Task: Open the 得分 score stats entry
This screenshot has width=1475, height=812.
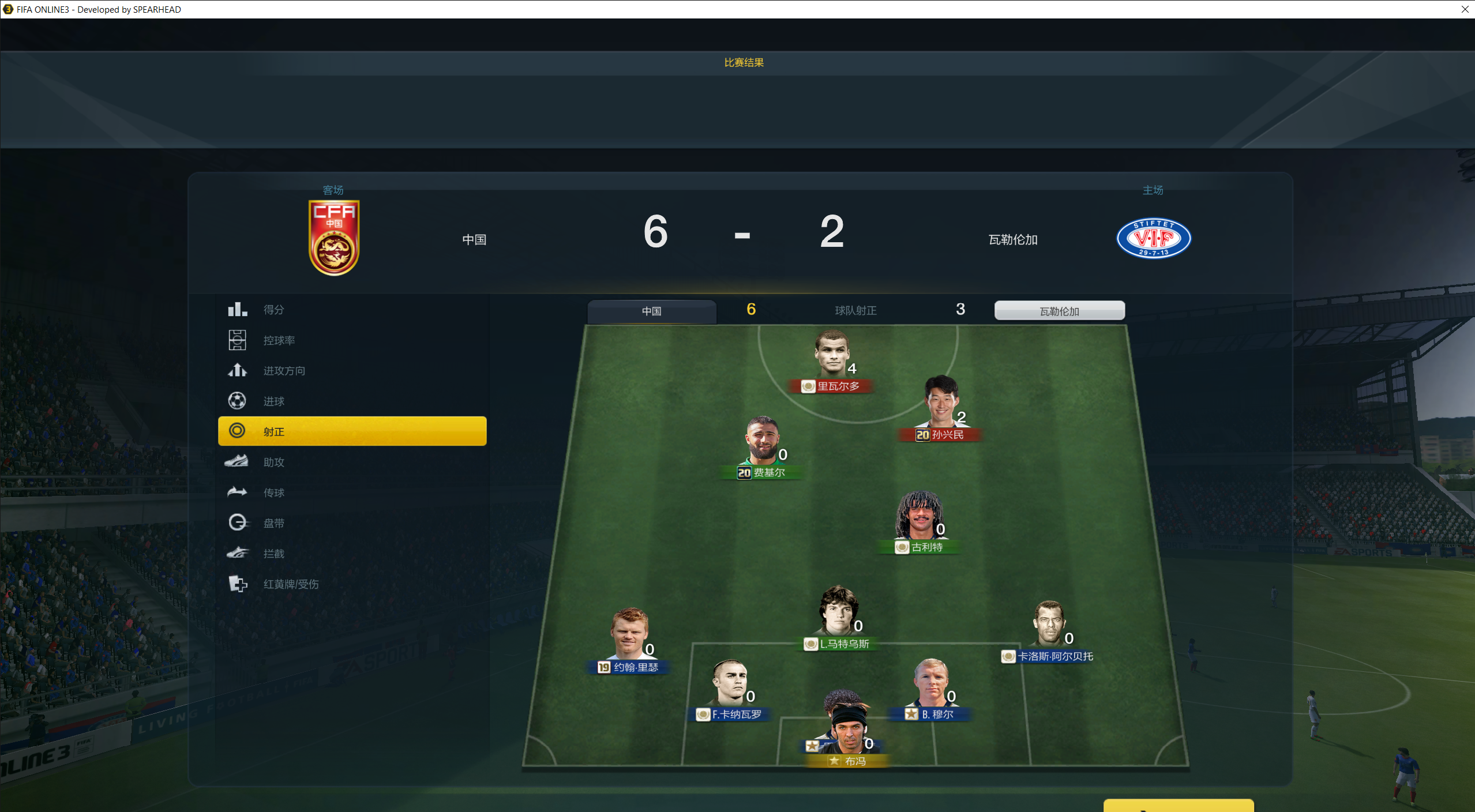Action: pos(273,310)
